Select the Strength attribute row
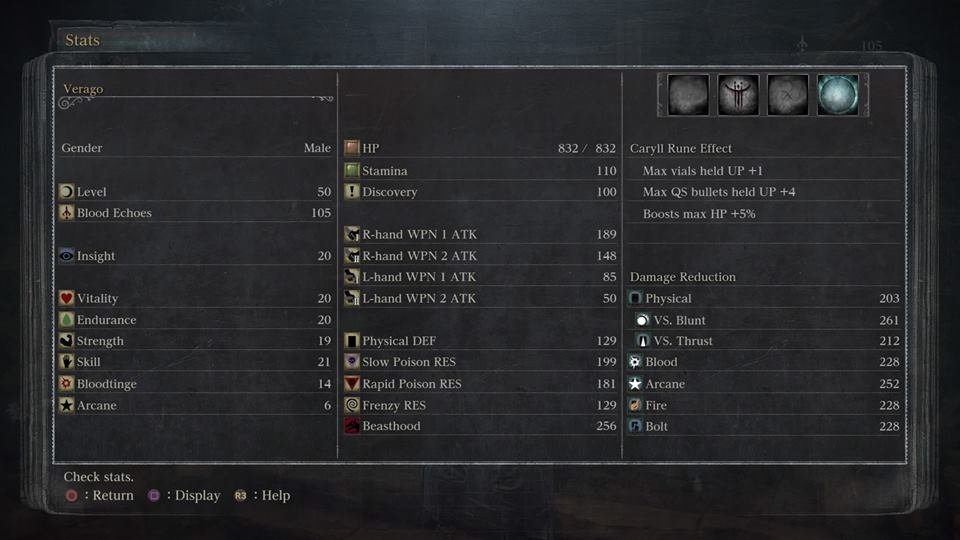This screenshot has height=540, width=960. pos(195,341)
